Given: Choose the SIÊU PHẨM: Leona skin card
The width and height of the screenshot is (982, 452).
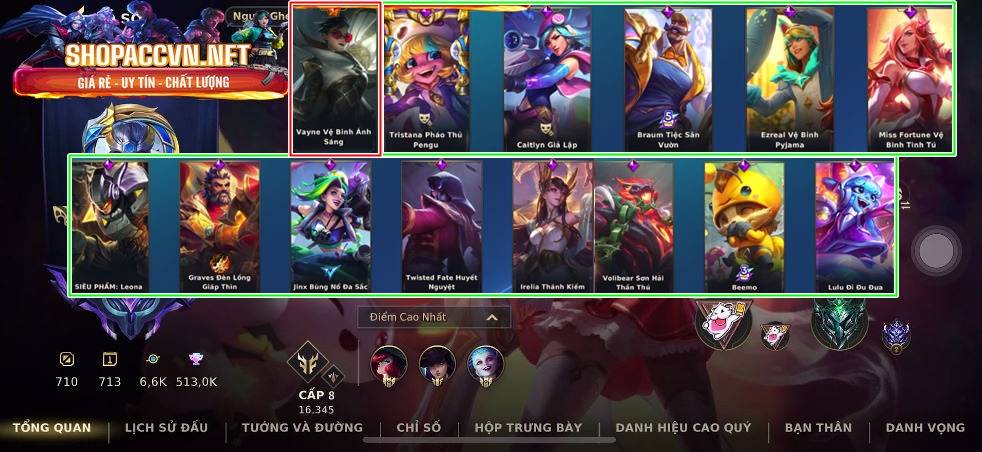Looking at the screenshot, I should click(x=110, y=225).
